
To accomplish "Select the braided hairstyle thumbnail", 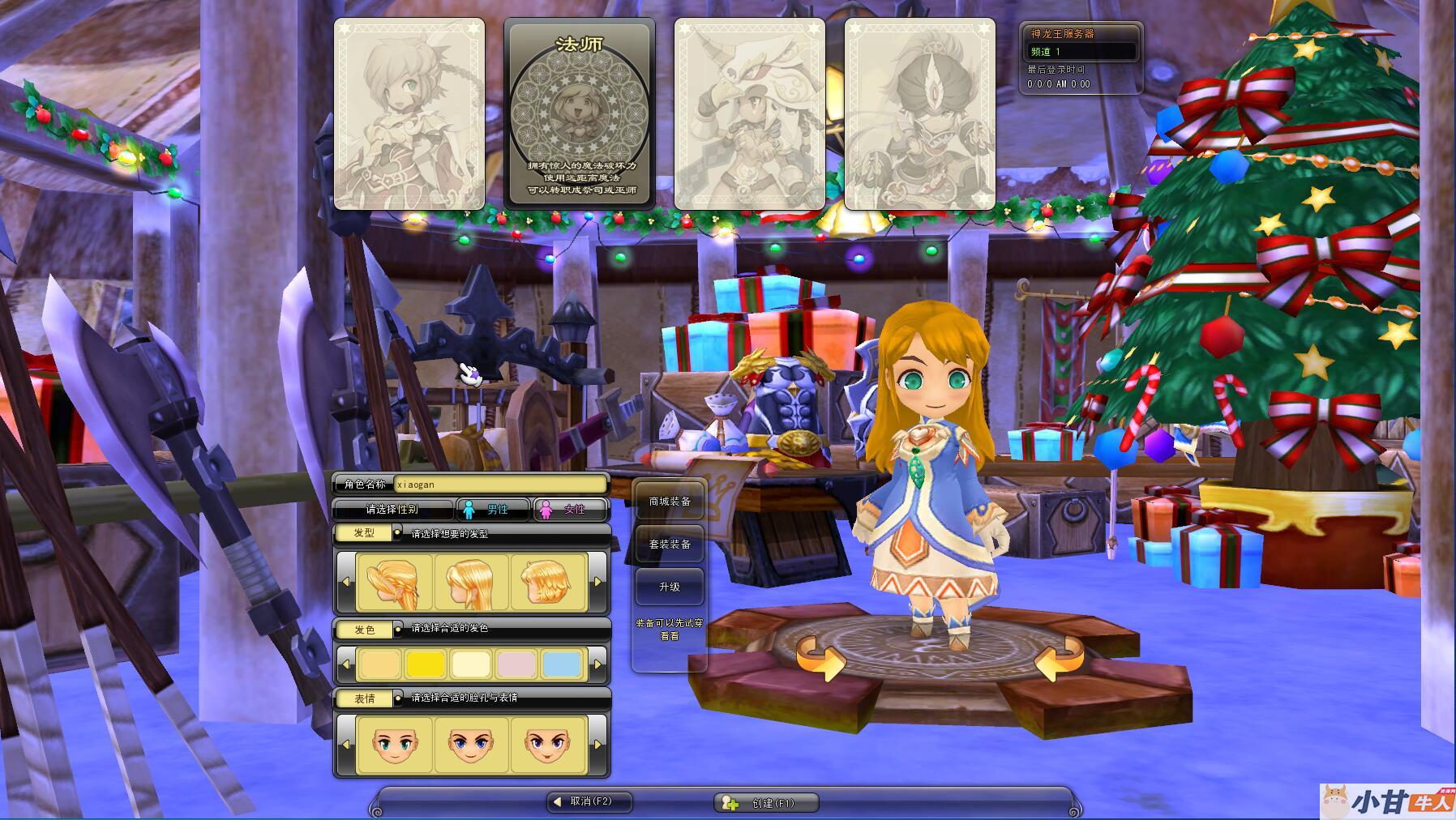I will click(394, 583).
